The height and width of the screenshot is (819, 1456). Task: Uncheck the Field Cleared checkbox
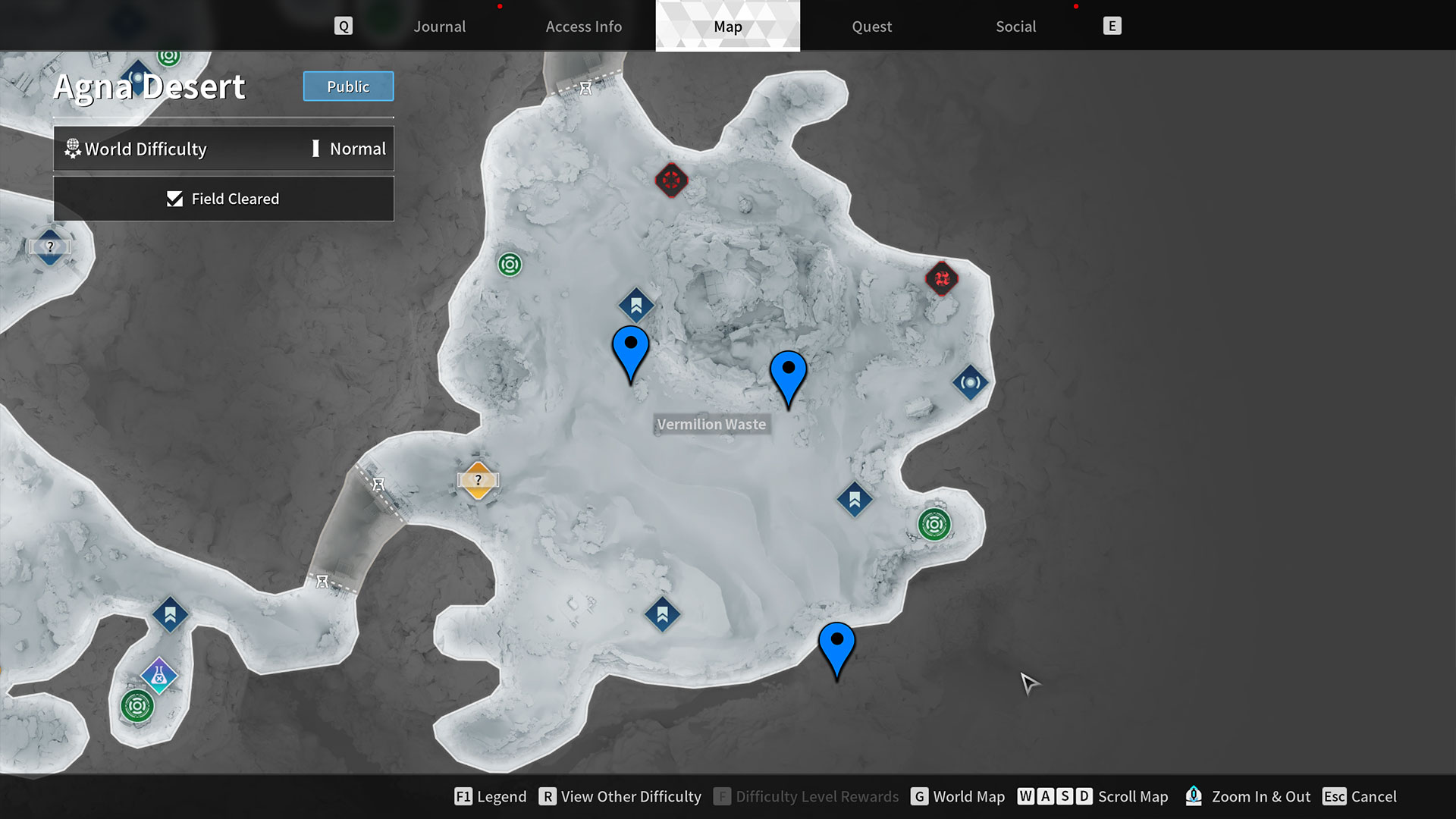coord(175,199)
